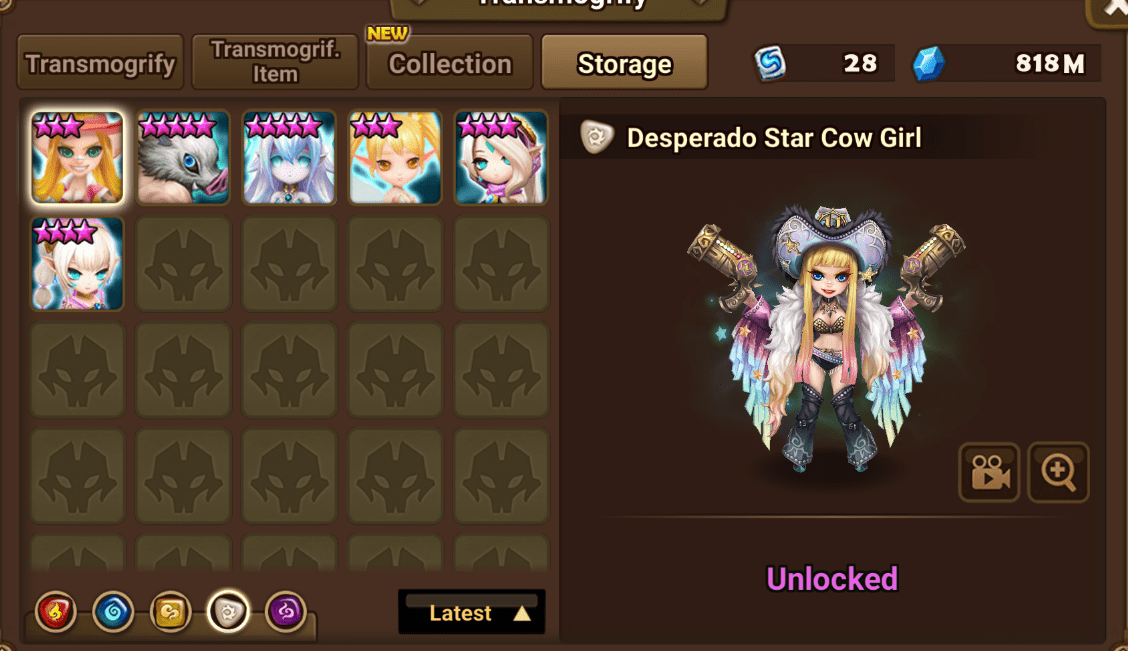Show the Collection tab
Screen dimensions: 1128x651
click(449, 64)
